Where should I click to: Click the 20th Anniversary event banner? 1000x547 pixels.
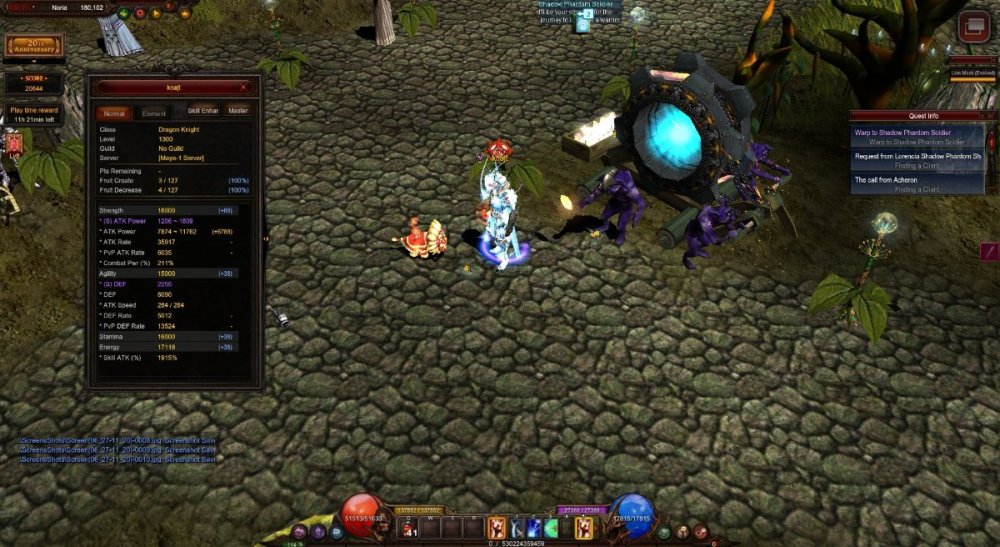pos(33,46)
